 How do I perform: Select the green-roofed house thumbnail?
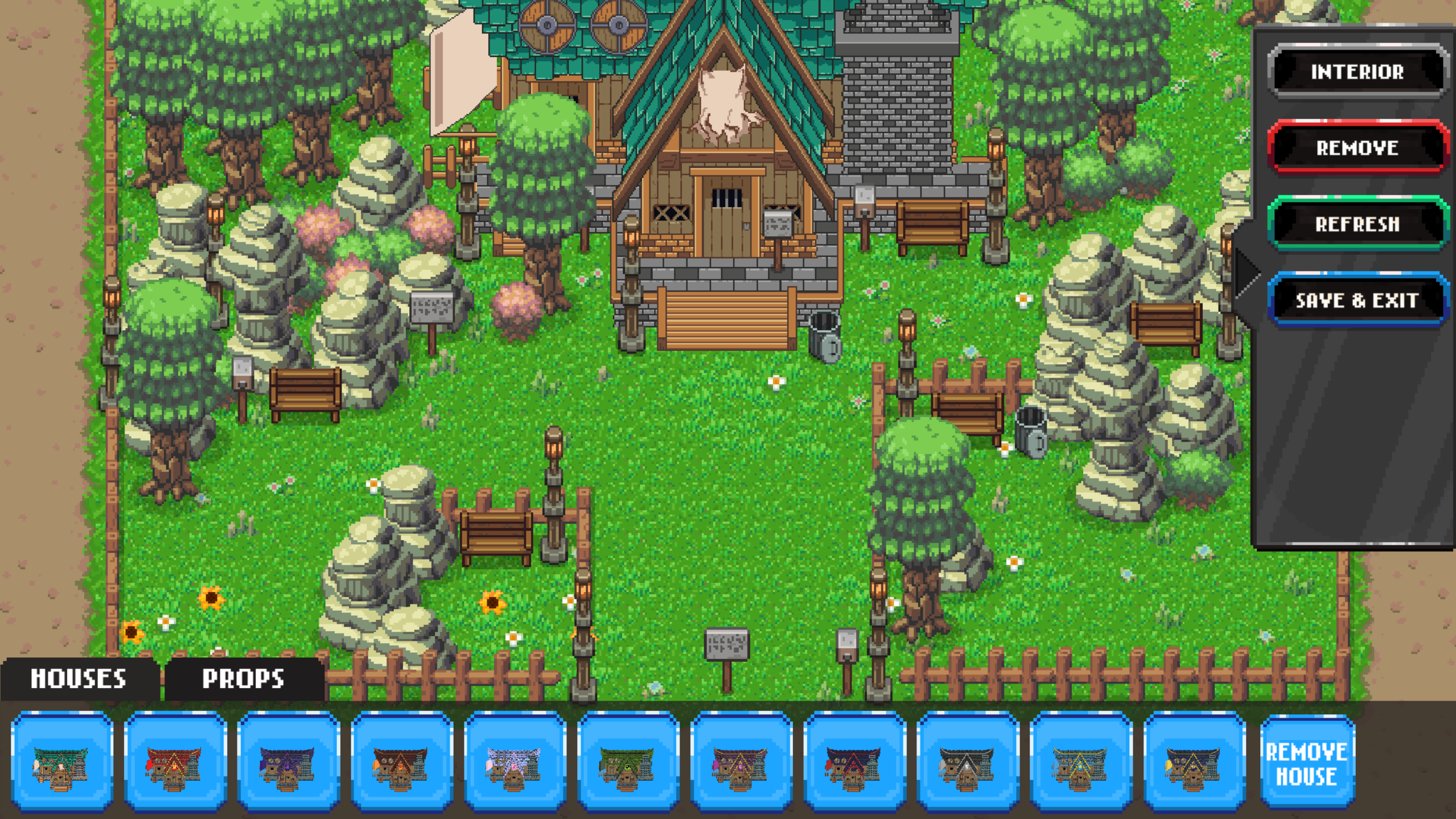[628, 762]
